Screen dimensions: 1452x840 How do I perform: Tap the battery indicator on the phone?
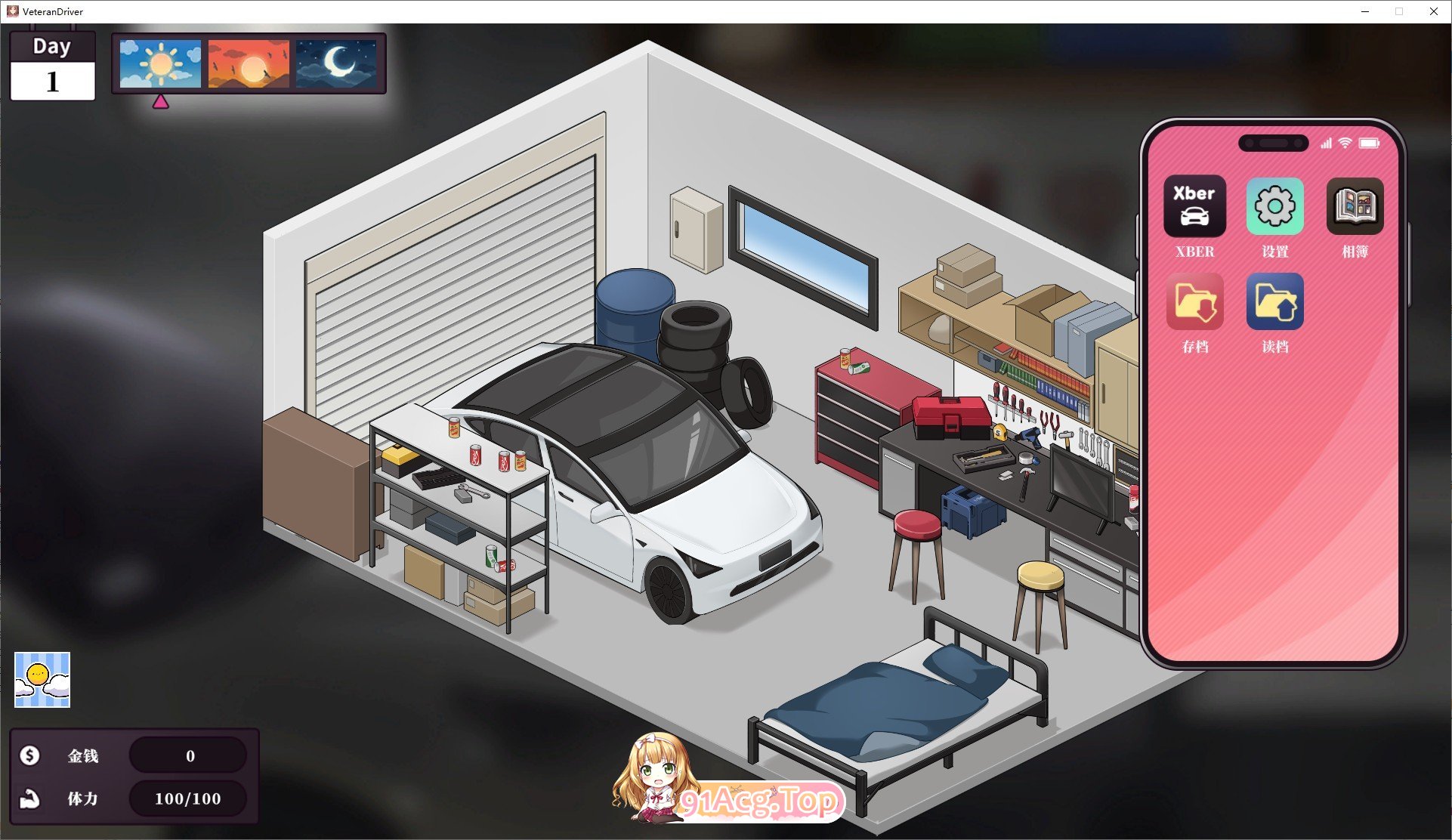tap(1369, 141)
